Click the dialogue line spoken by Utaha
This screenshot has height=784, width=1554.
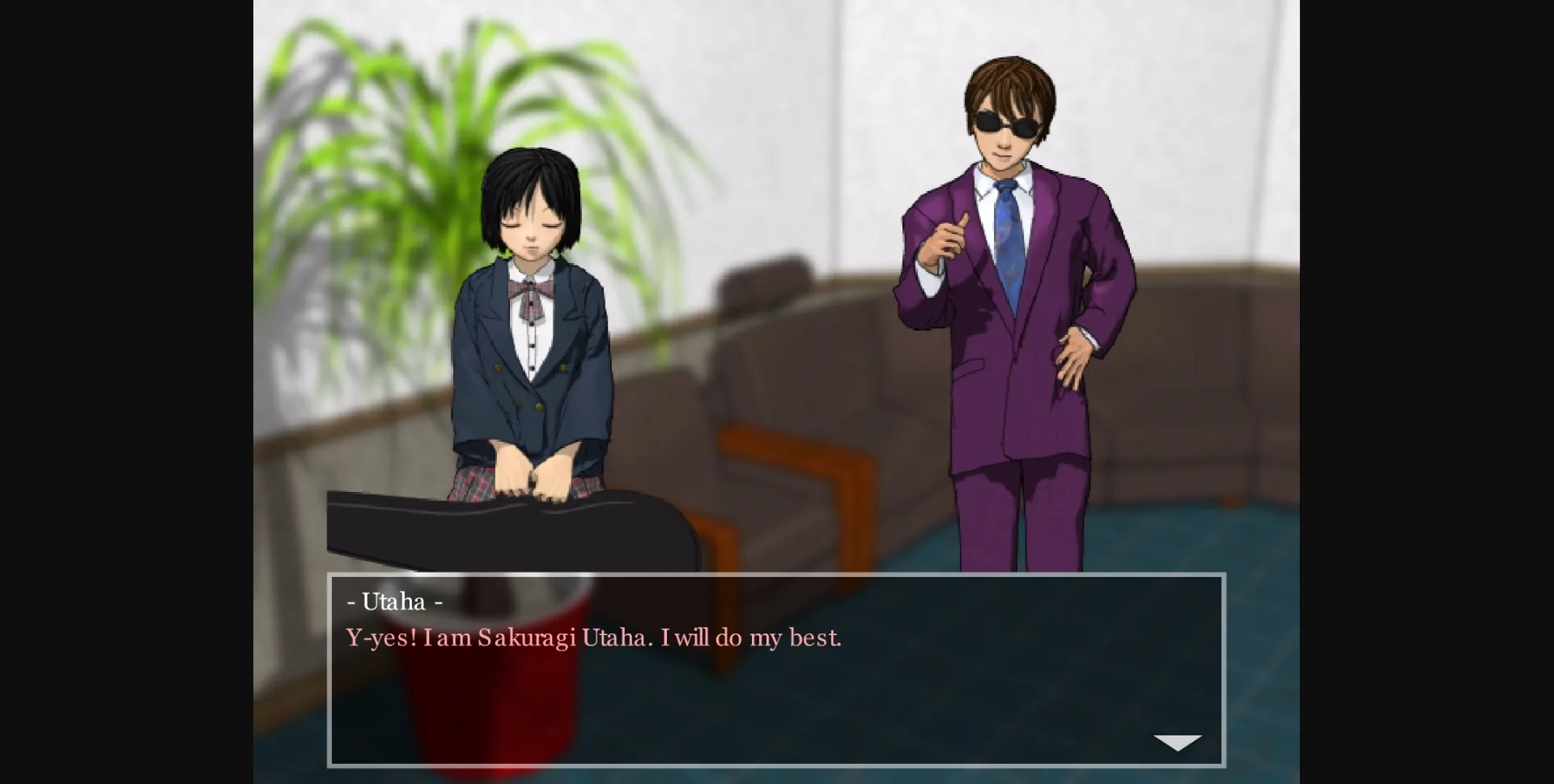(593, 637)
